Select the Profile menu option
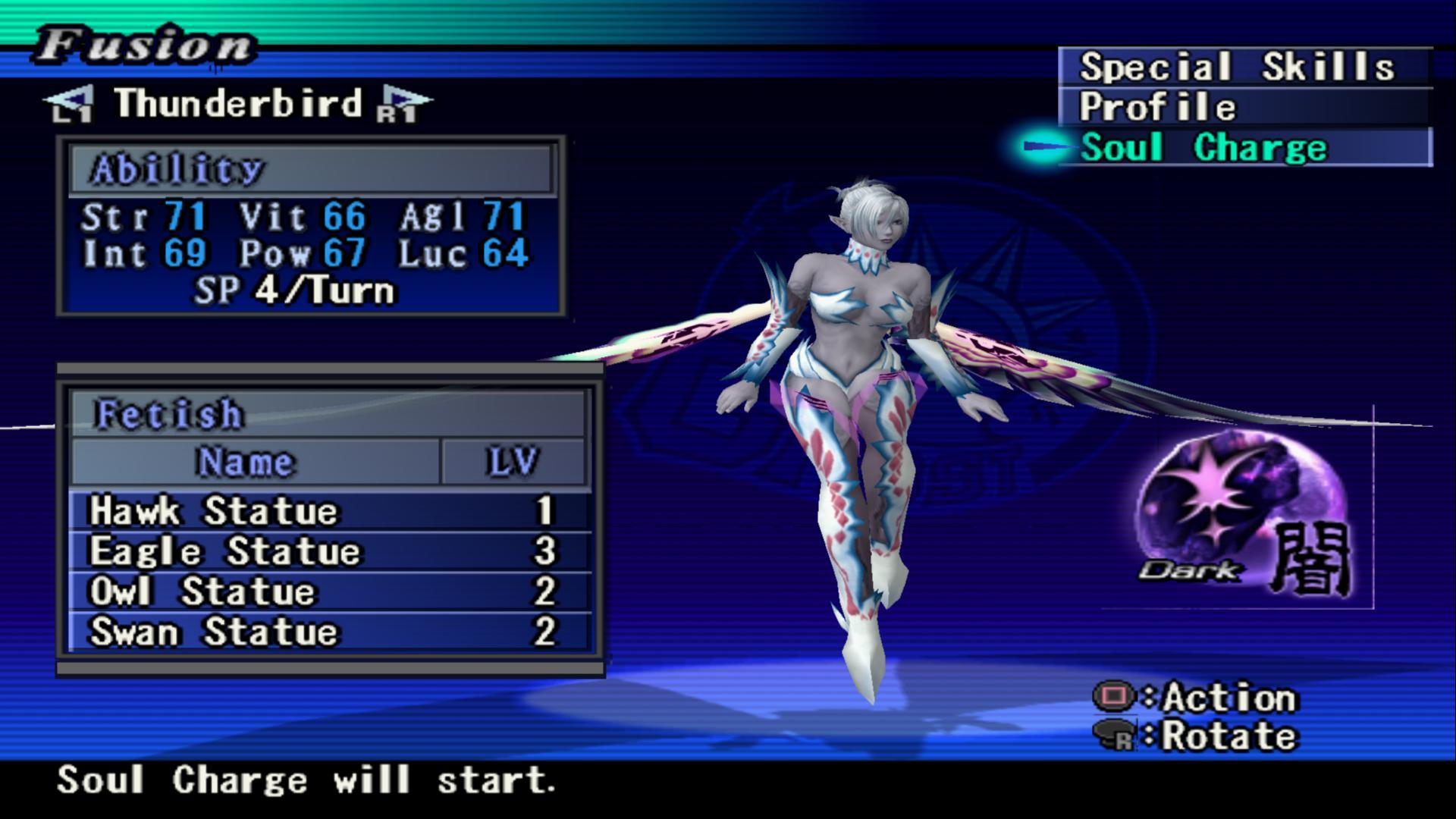Screen dimensions: 1456x819 coord(1242,107)
